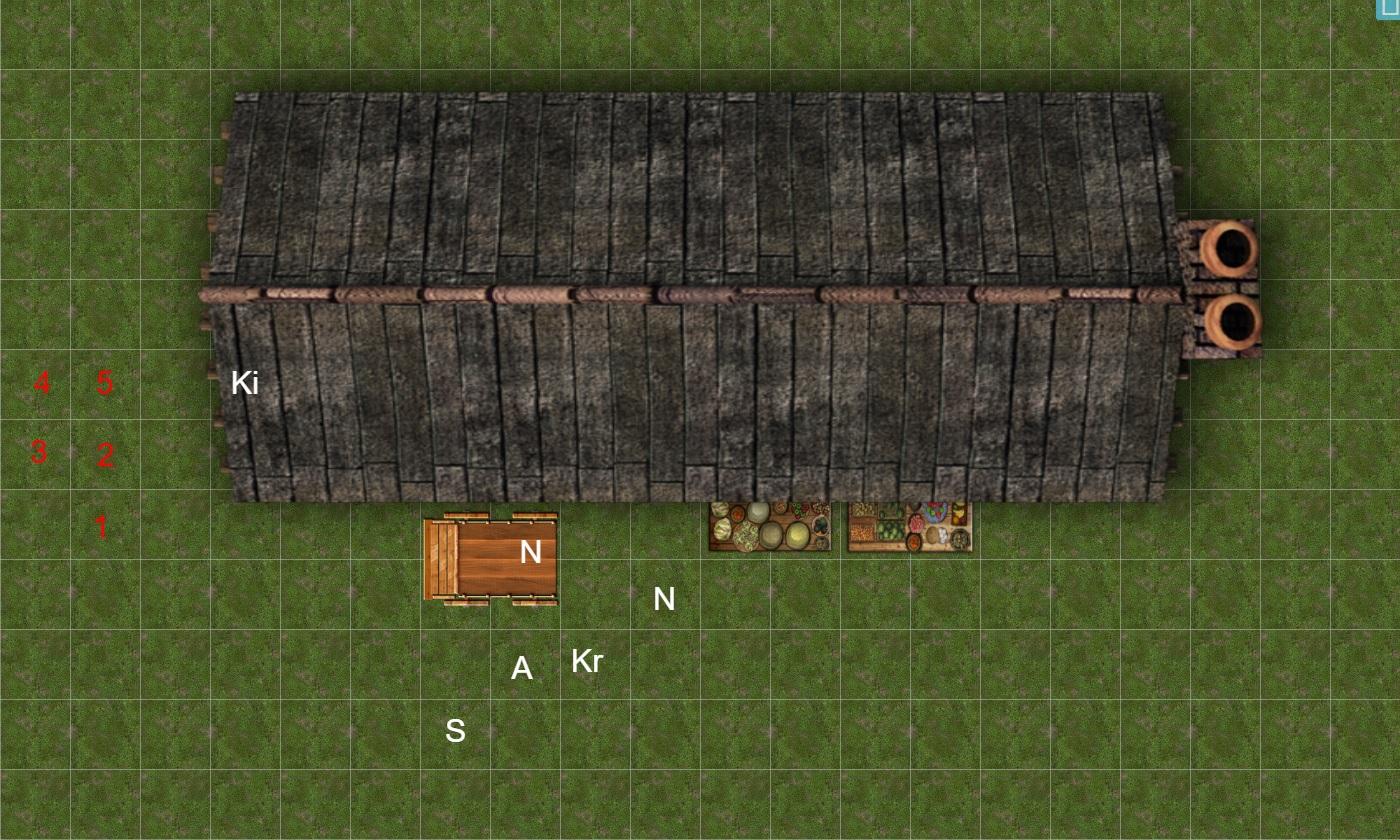The height and width of the screenshot is (840, 1400).
Task: Choose the white S token
Action: tap(455, 731)
